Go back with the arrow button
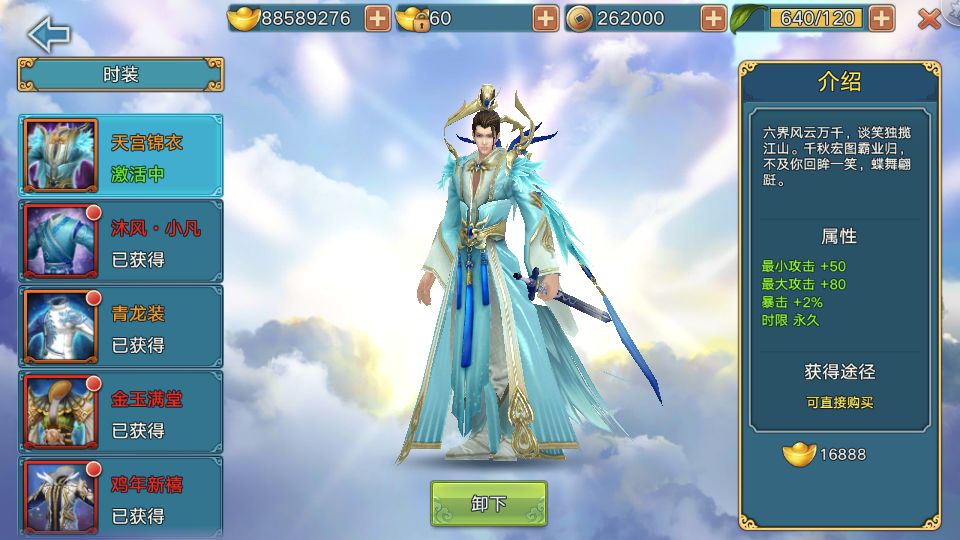Screen dimensions: 960x540 point(49,33)
